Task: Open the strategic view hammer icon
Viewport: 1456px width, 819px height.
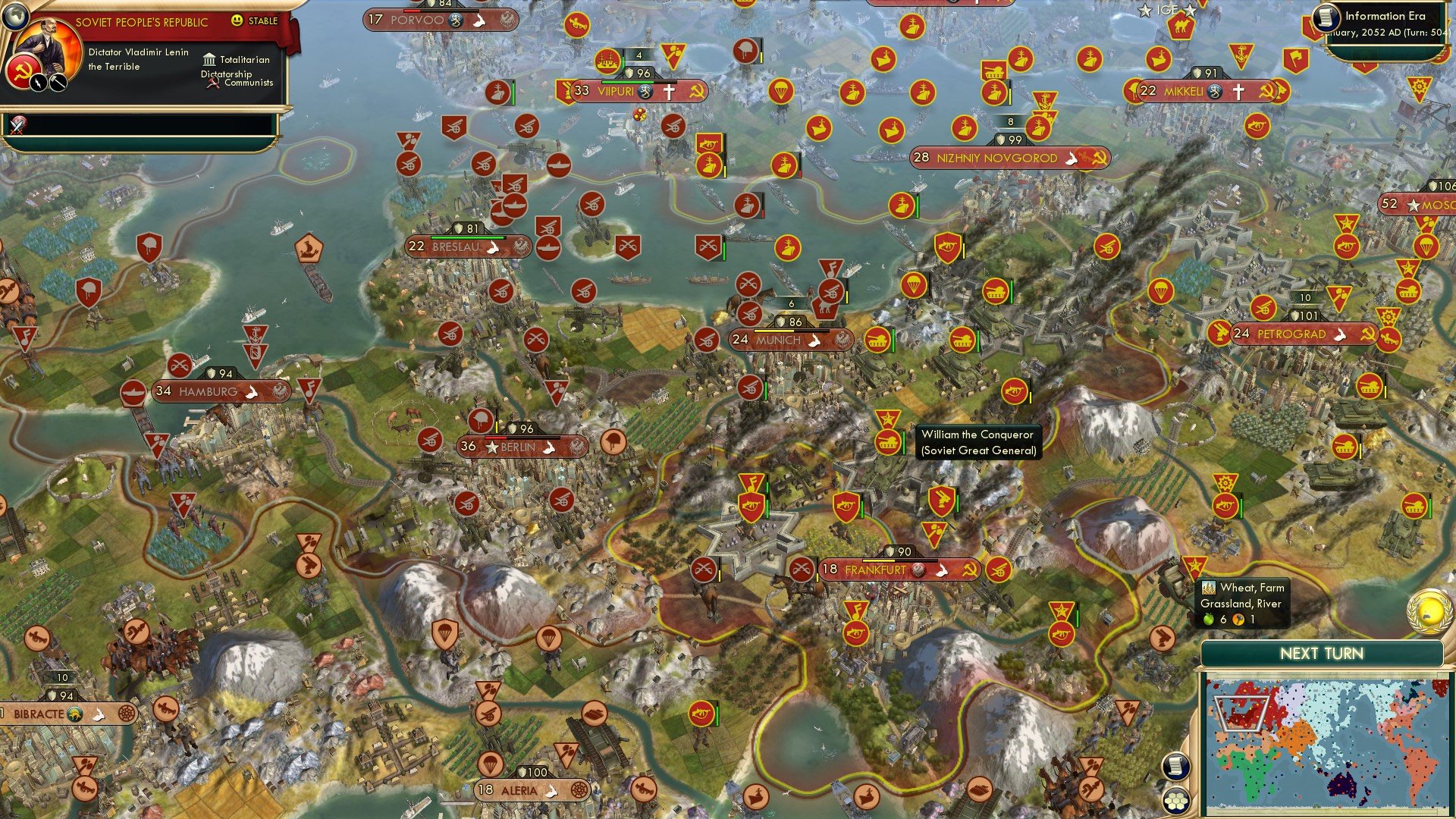Action: tap(57, 82)
